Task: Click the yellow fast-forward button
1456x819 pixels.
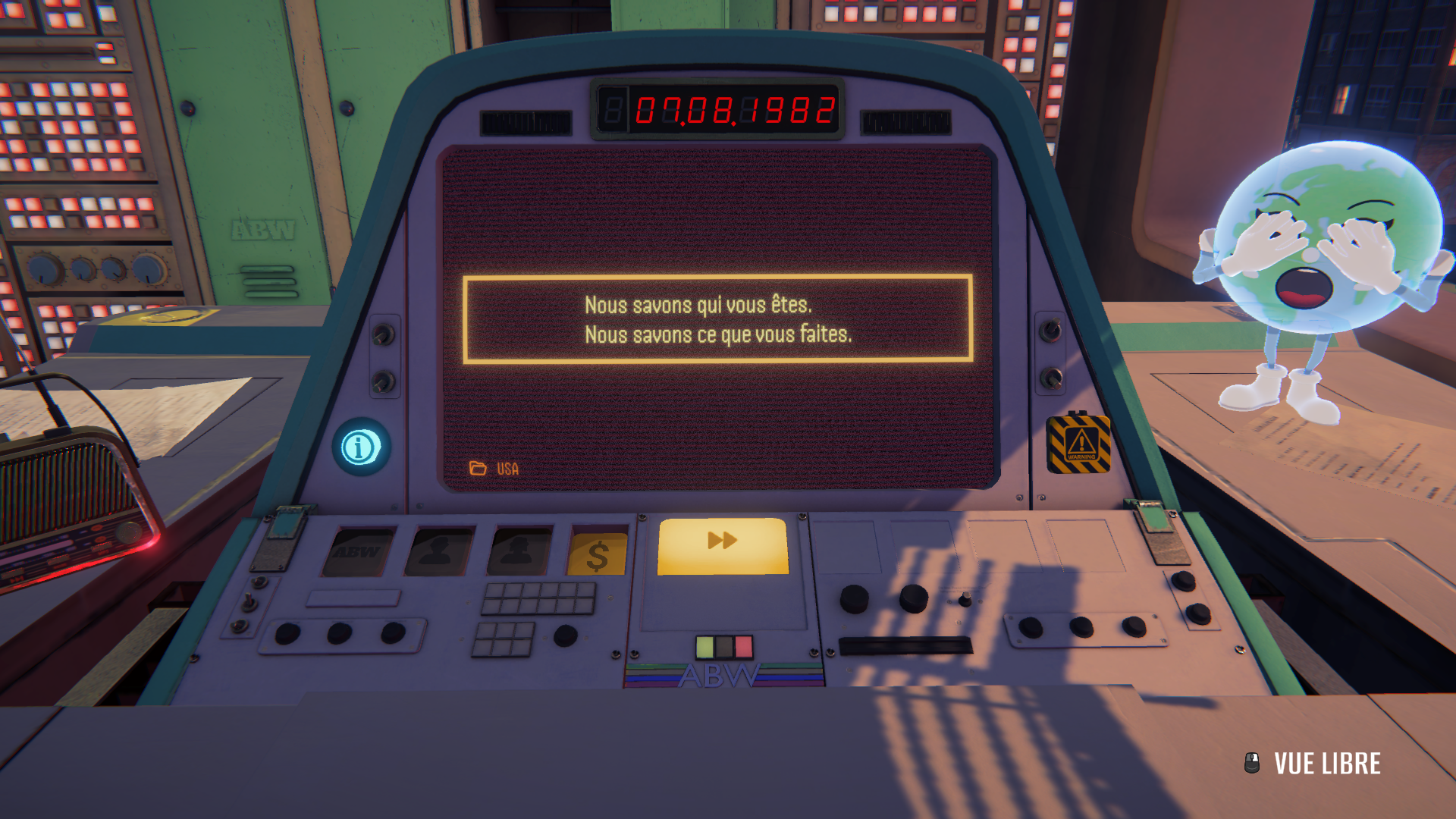Action: [723, 546]
